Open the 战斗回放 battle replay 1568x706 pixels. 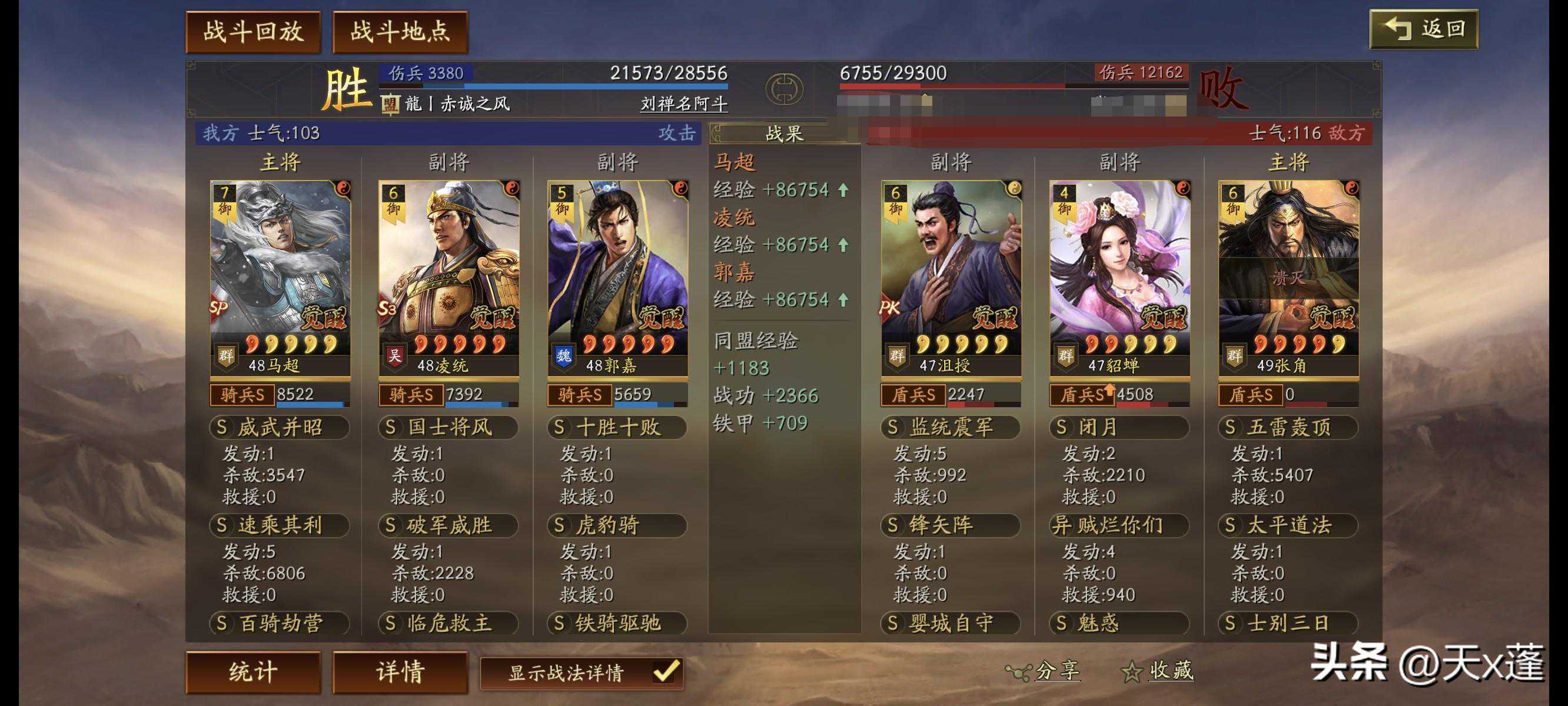point(253,32)
